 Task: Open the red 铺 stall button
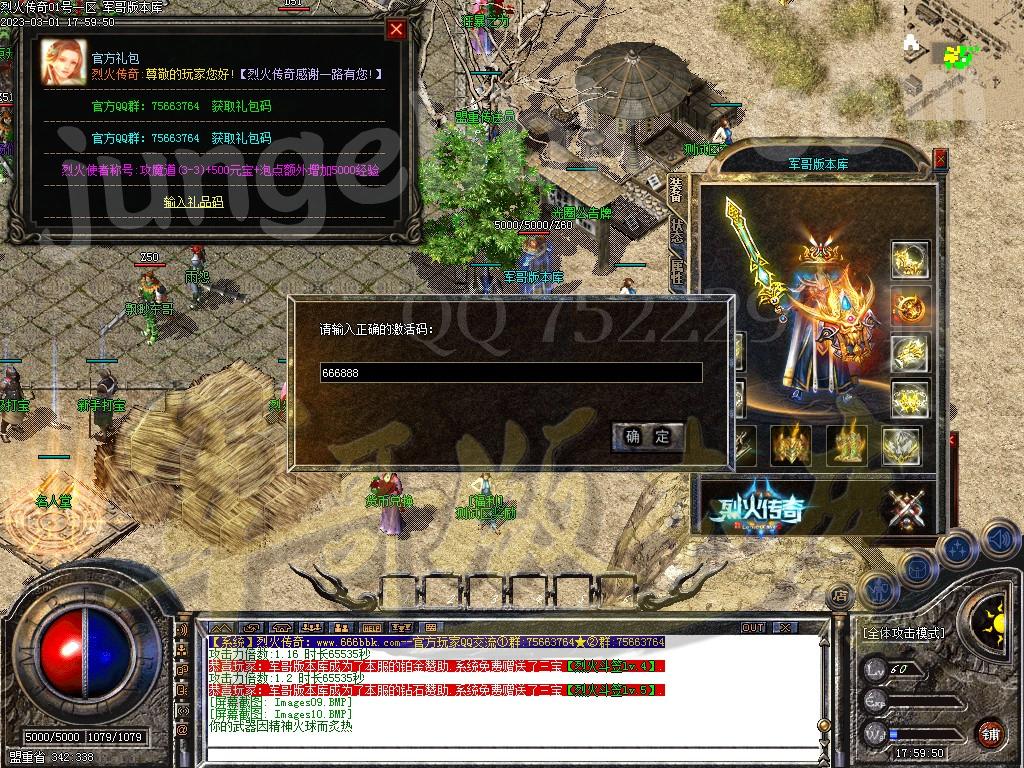[988, 733]
